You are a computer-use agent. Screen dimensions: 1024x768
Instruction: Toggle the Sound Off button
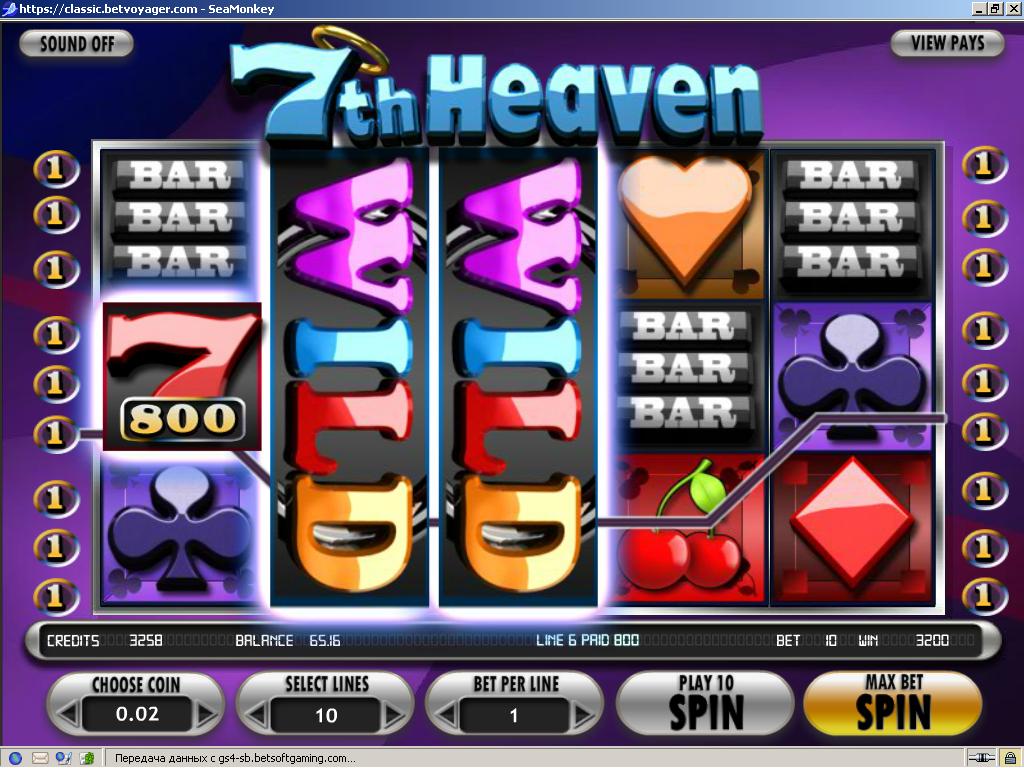pyautogui.click(x=76, y=44)
